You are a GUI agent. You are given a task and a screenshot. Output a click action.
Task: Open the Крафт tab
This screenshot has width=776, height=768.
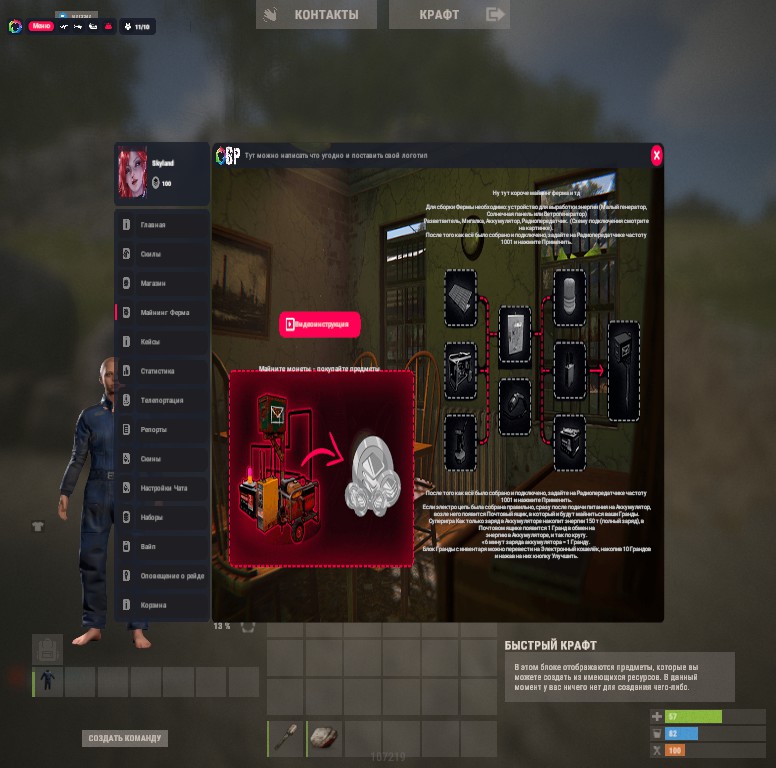449,14
